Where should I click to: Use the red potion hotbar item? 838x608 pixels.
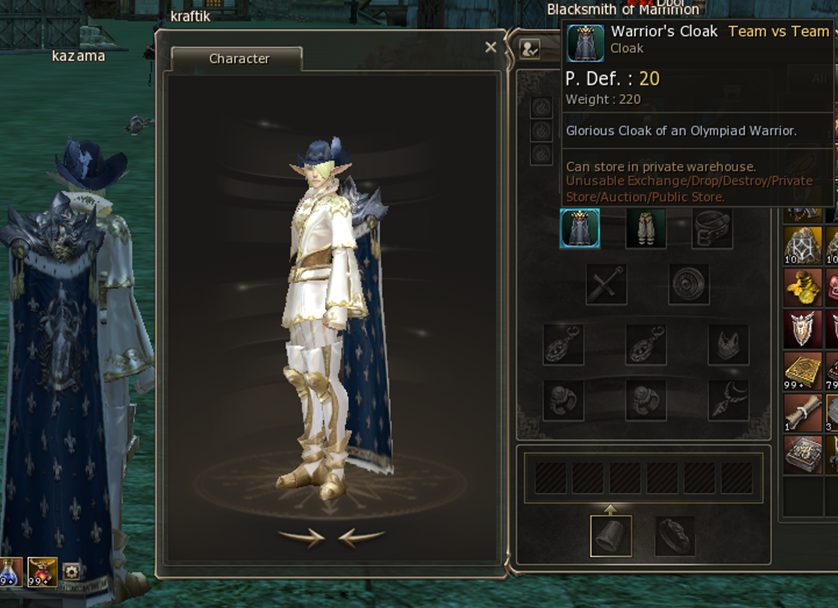[x=42, y=571]
